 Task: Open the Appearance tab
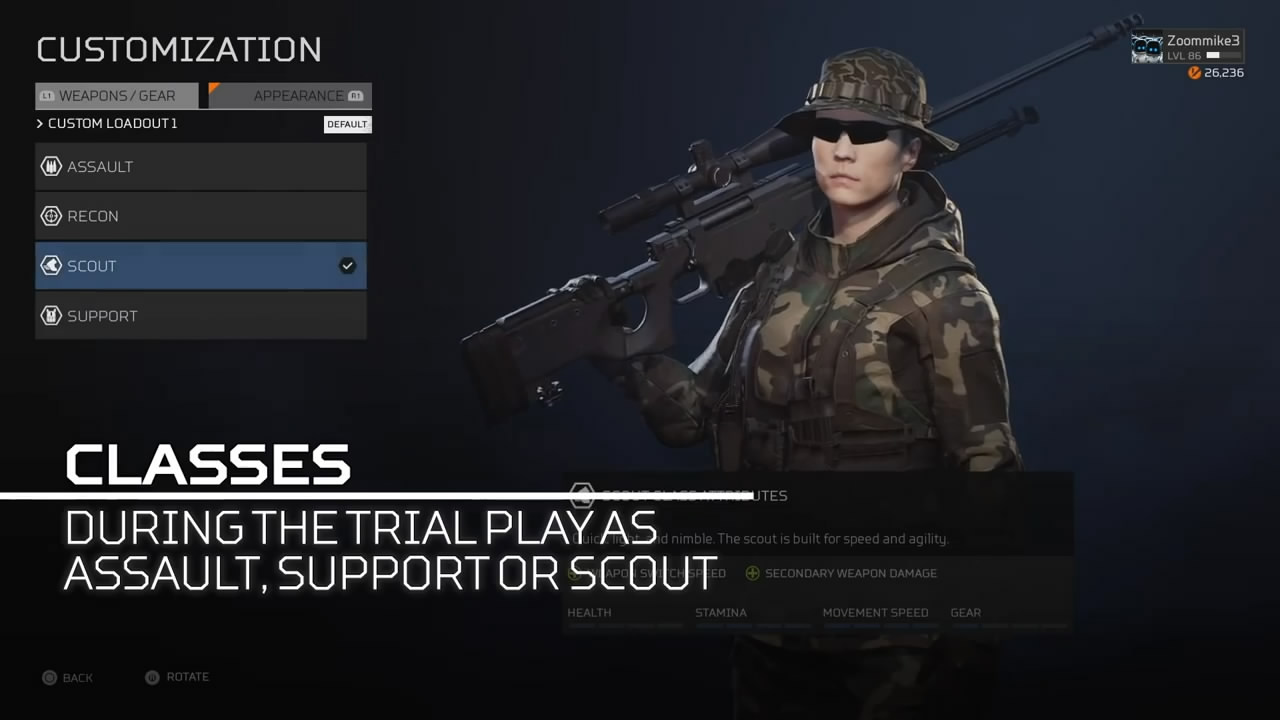pyautogui.click(x=290, y=96)
